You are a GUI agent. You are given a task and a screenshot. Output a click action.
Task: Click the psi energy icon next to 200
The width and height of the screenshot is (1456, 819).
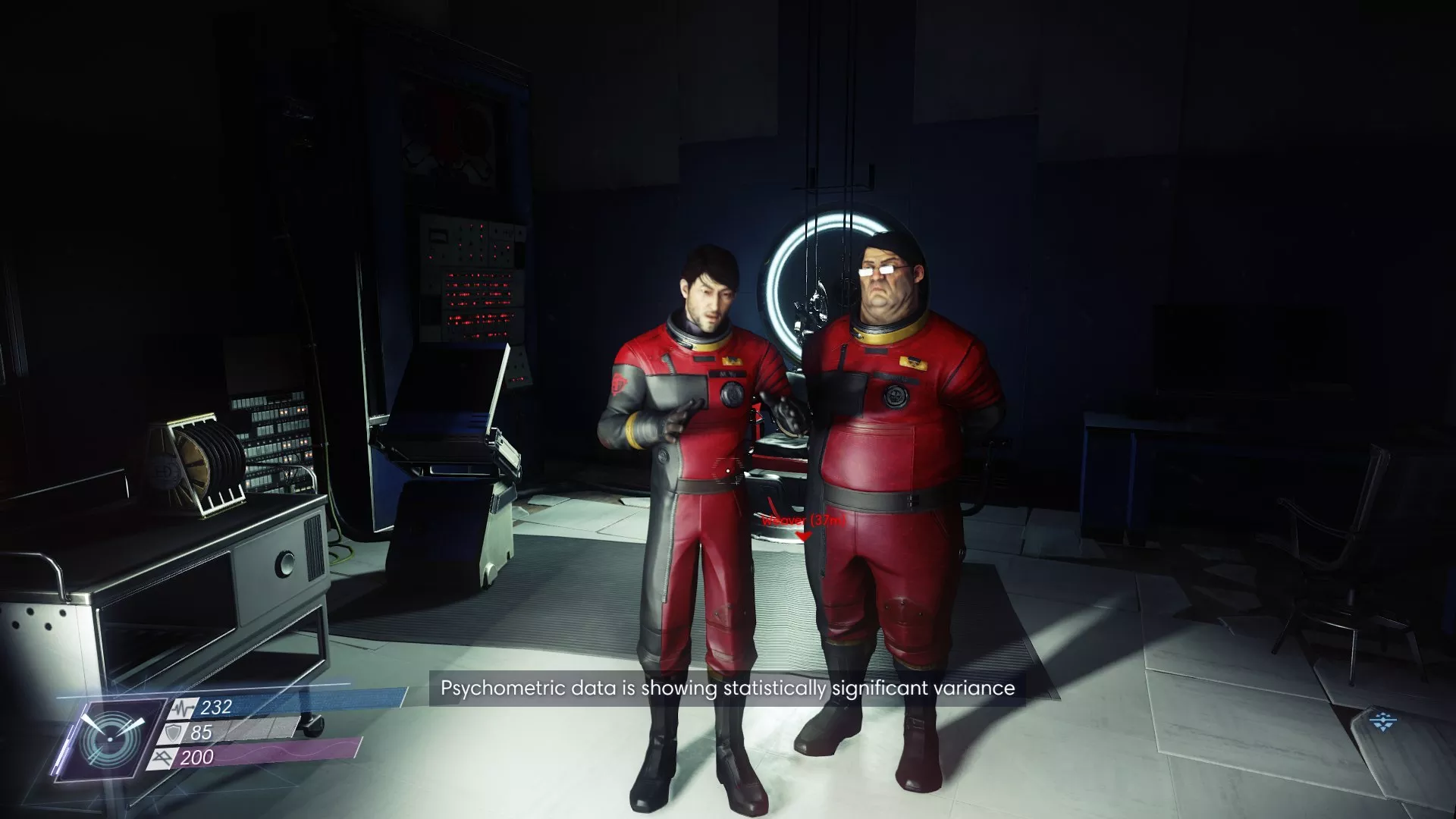(x=163, y=758)
